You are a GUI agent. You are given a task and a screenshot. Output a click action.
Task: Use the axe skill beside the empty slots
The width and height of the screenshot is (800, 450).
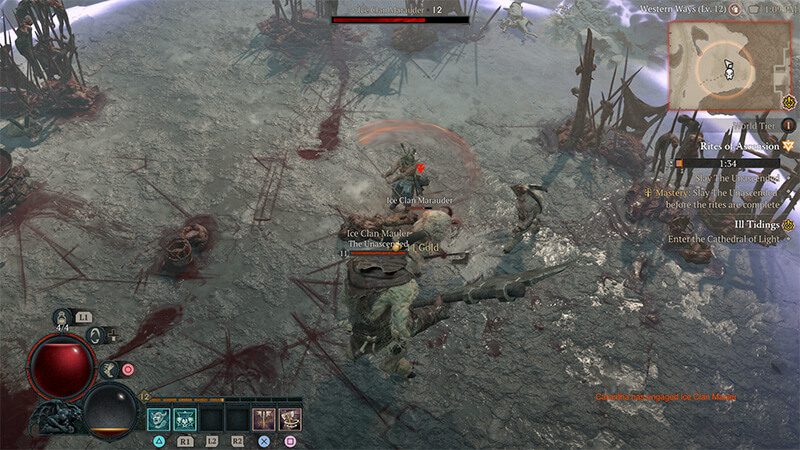click(264, 419)
